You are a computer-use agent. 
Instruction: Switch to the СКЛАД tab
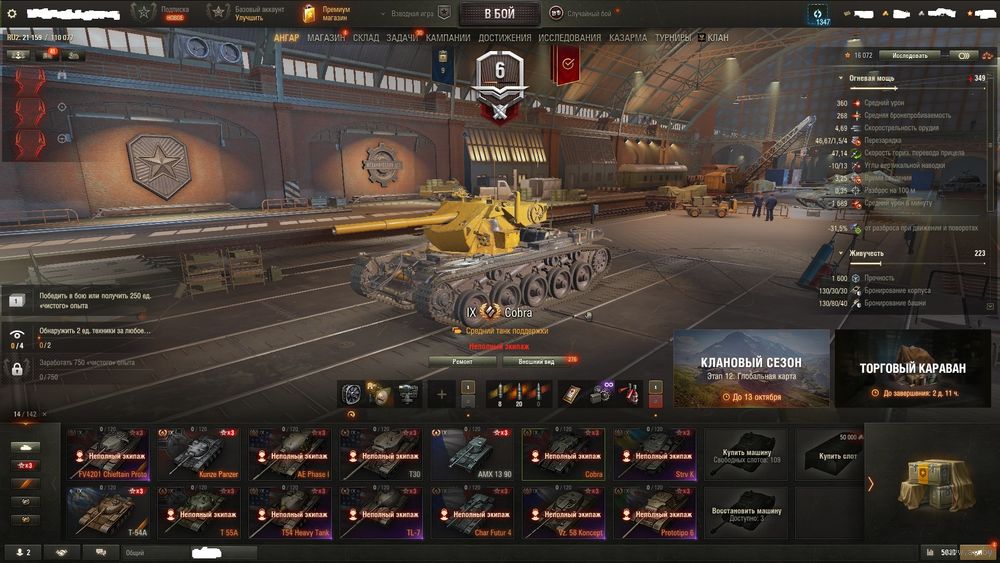pos(366,37)
